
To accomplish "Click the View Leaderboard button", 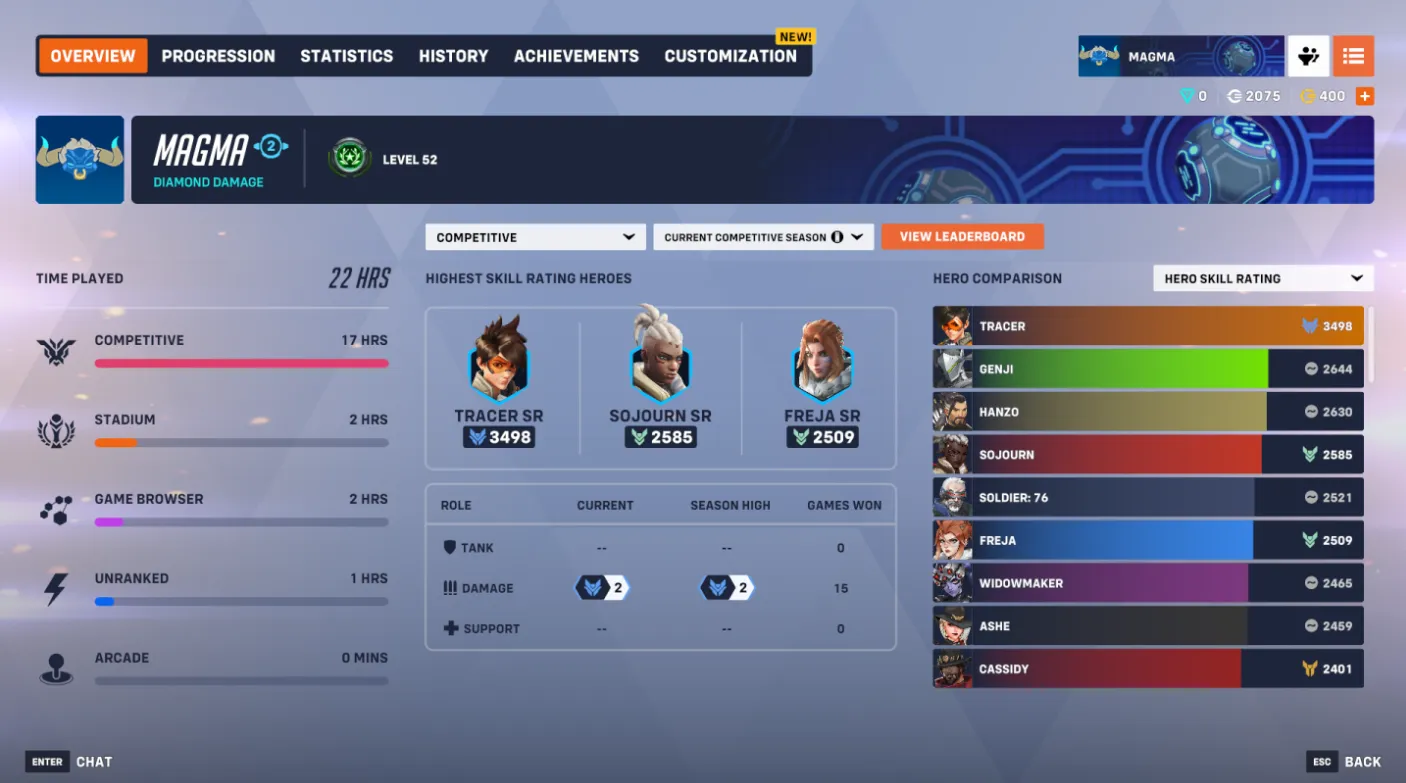I will [x=962, y=237].
